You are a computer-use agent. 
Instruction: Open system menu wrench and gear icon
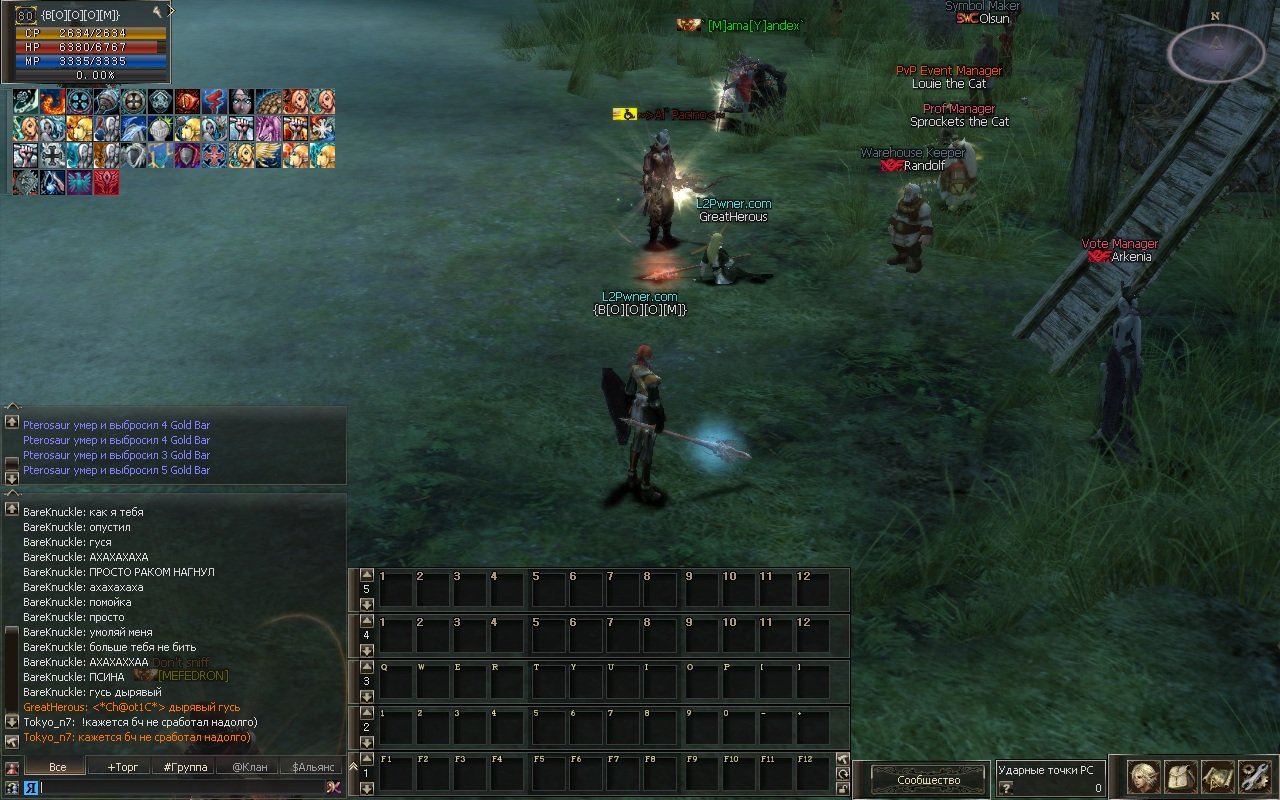1253,777
